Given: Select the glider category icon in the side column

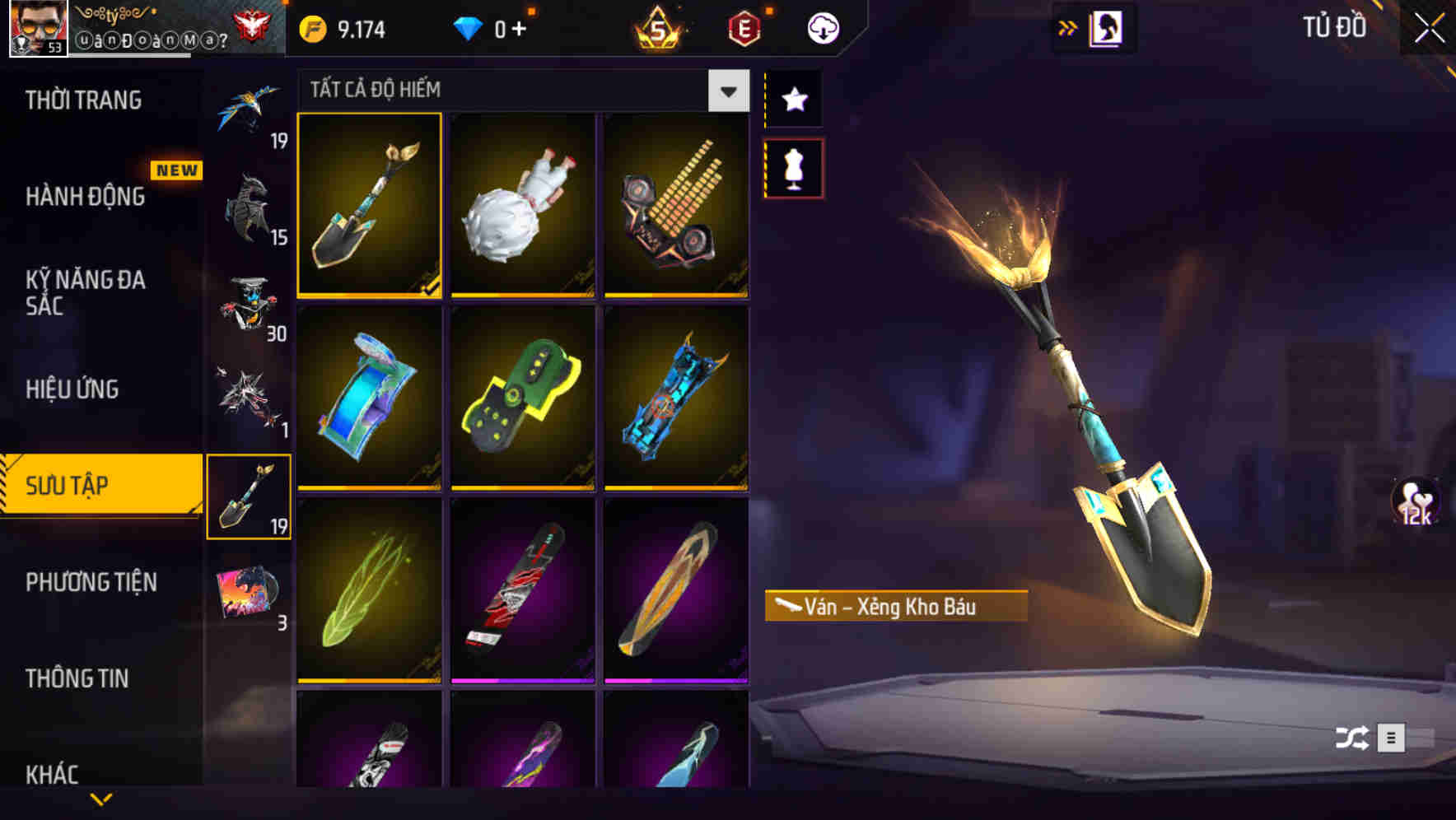Looking at the screenshot, I should (x=250, y=107).
